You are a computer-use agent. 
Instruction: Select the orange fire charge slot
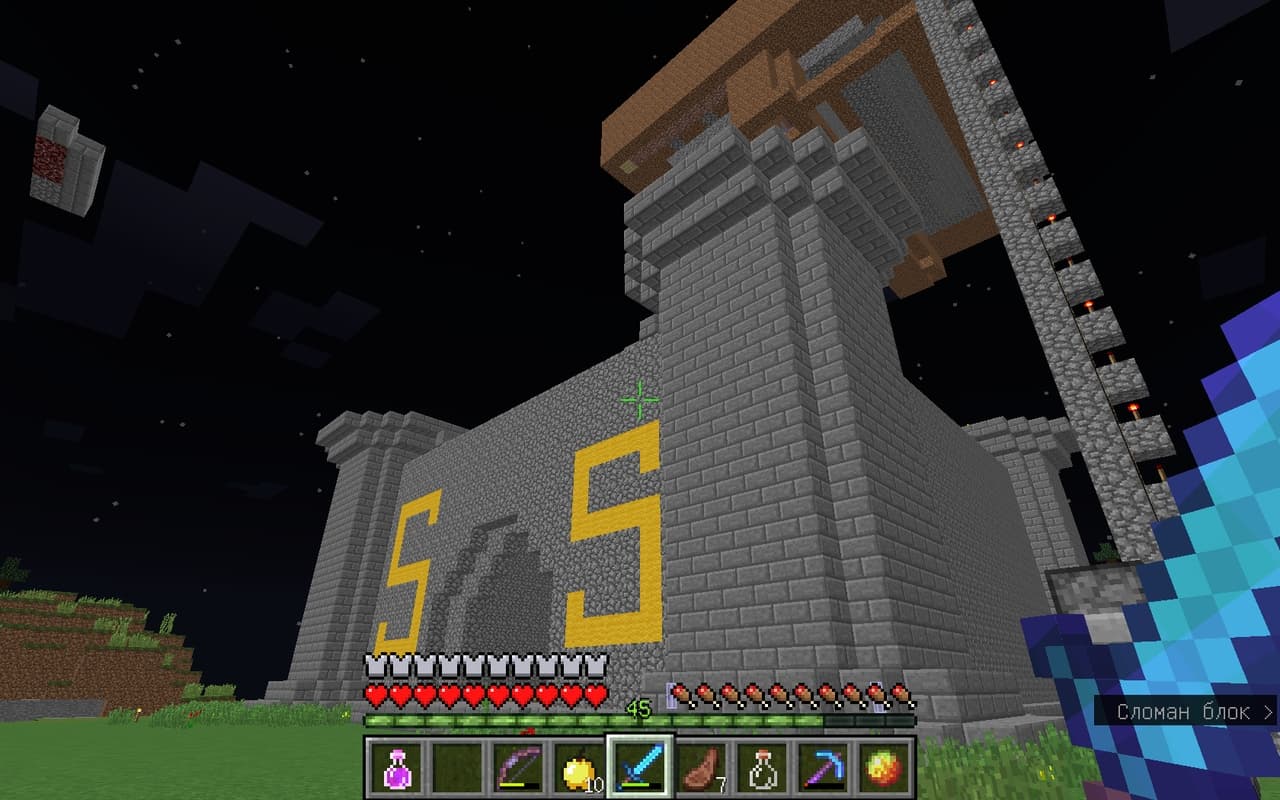[x=884, y=768]
